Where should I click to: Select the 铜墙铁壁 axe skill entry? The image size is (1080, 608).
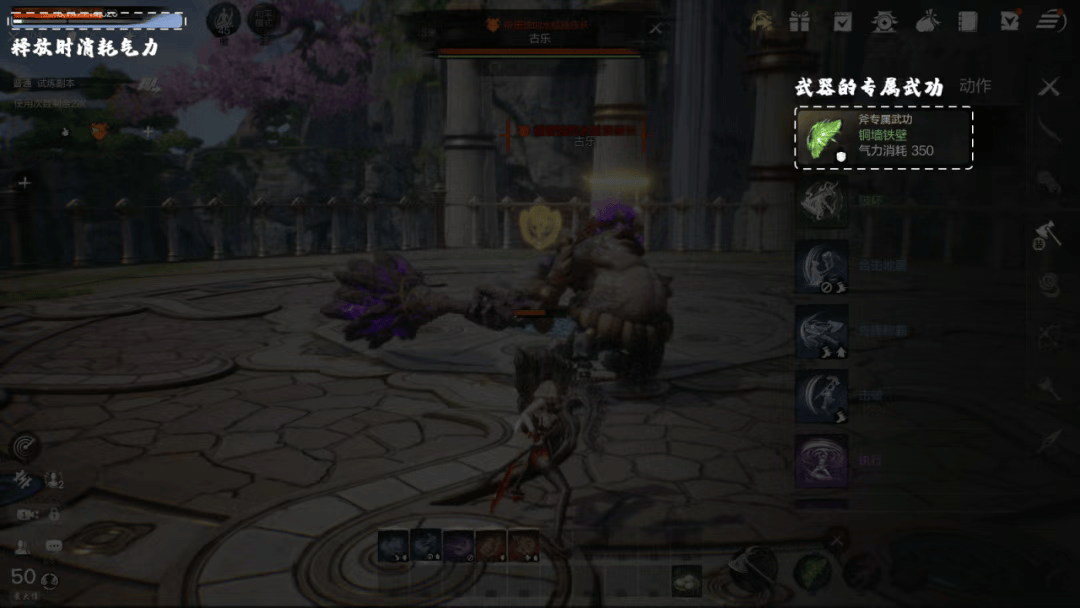point(883,137)
